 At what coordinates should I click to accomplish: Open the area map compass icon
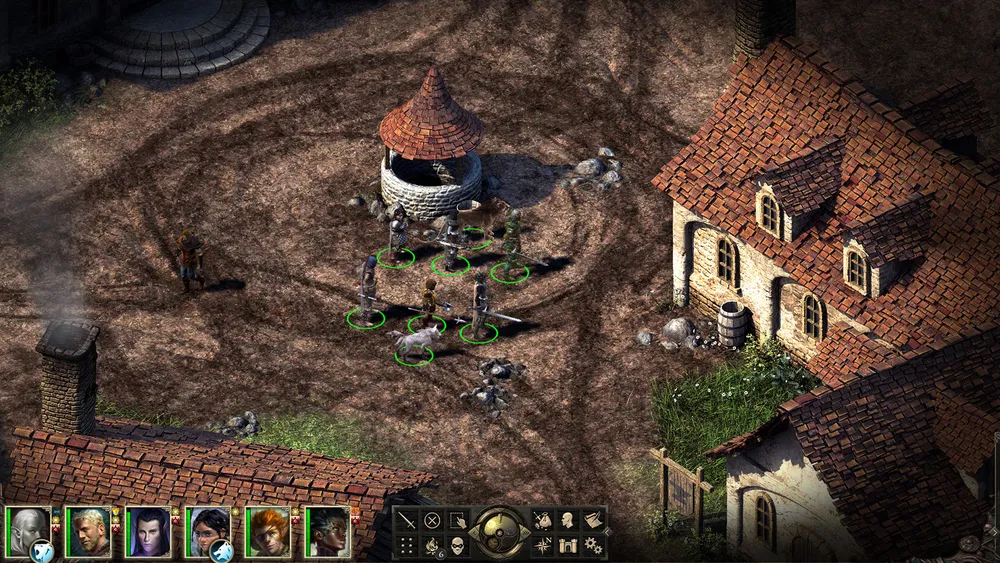coord(542,545)
